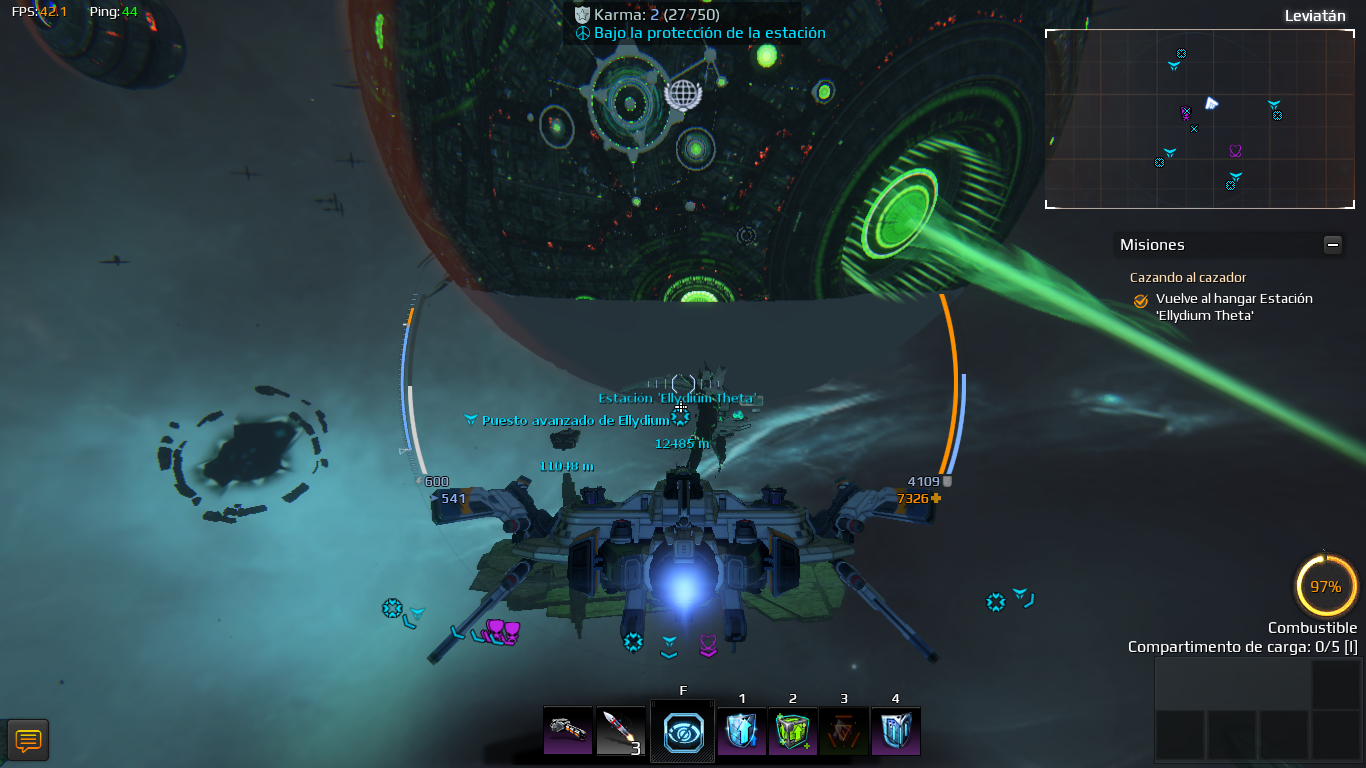
Task: Collapse the Misiones panel
Action: coord(1332,244)
